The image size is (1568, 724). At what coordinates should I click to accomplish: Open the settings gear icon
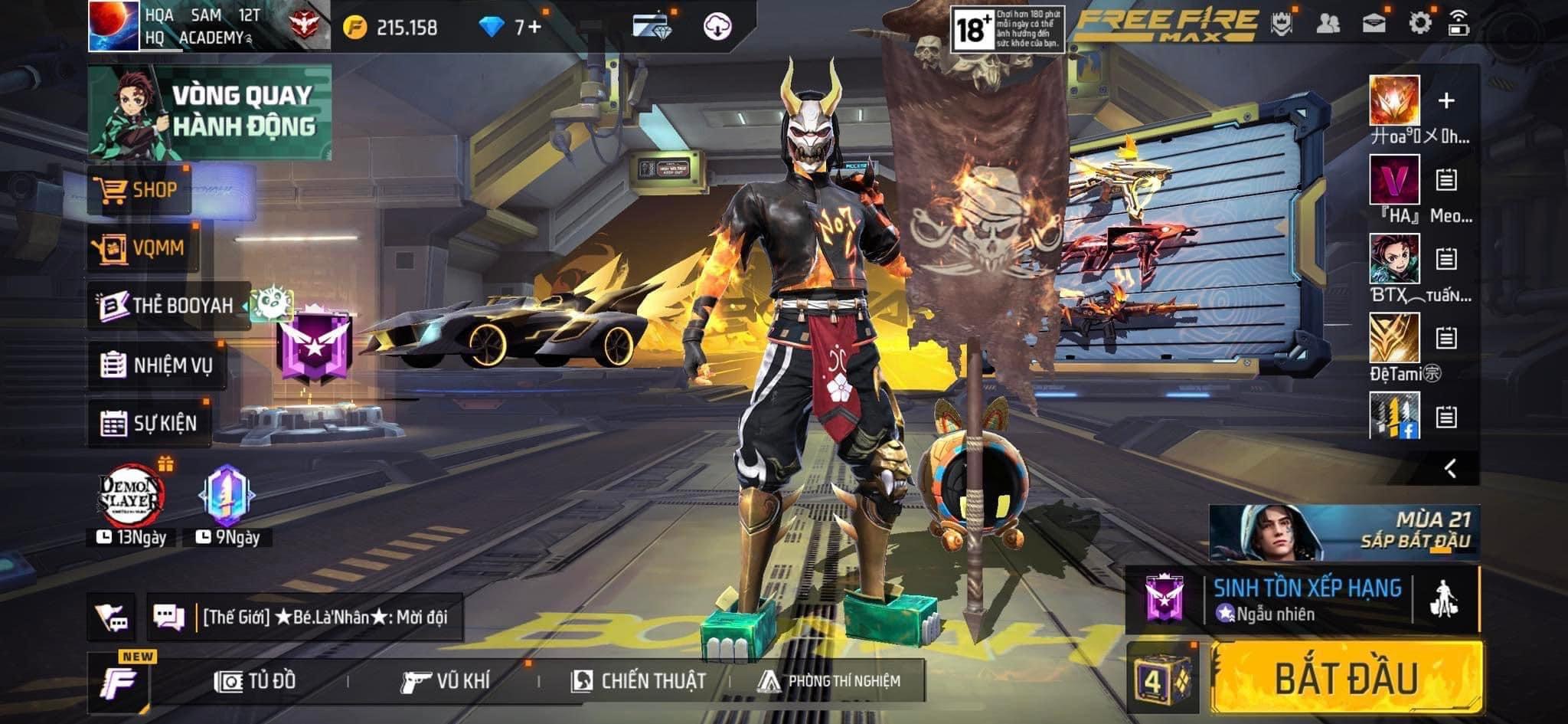click(1419, 23)
